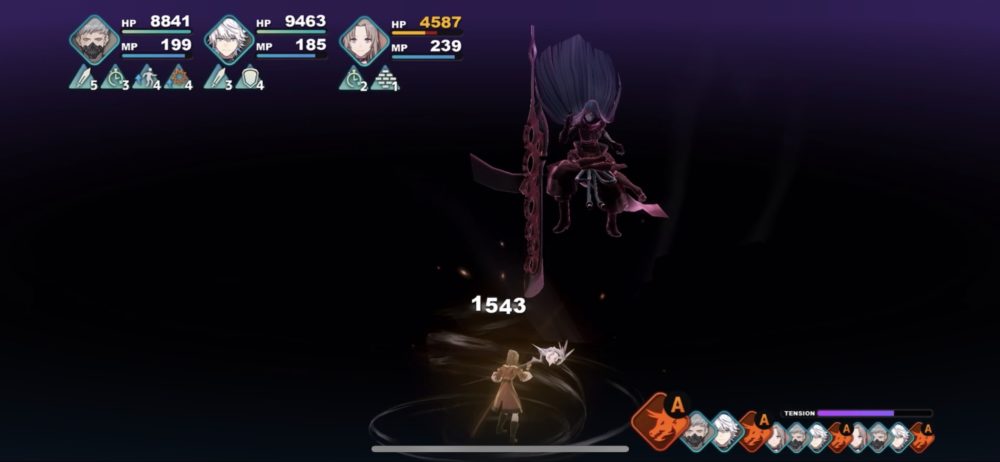Inspect the masked character's running figure buff
This screenshot has height=462, width=1000.
tap(146, 77)
